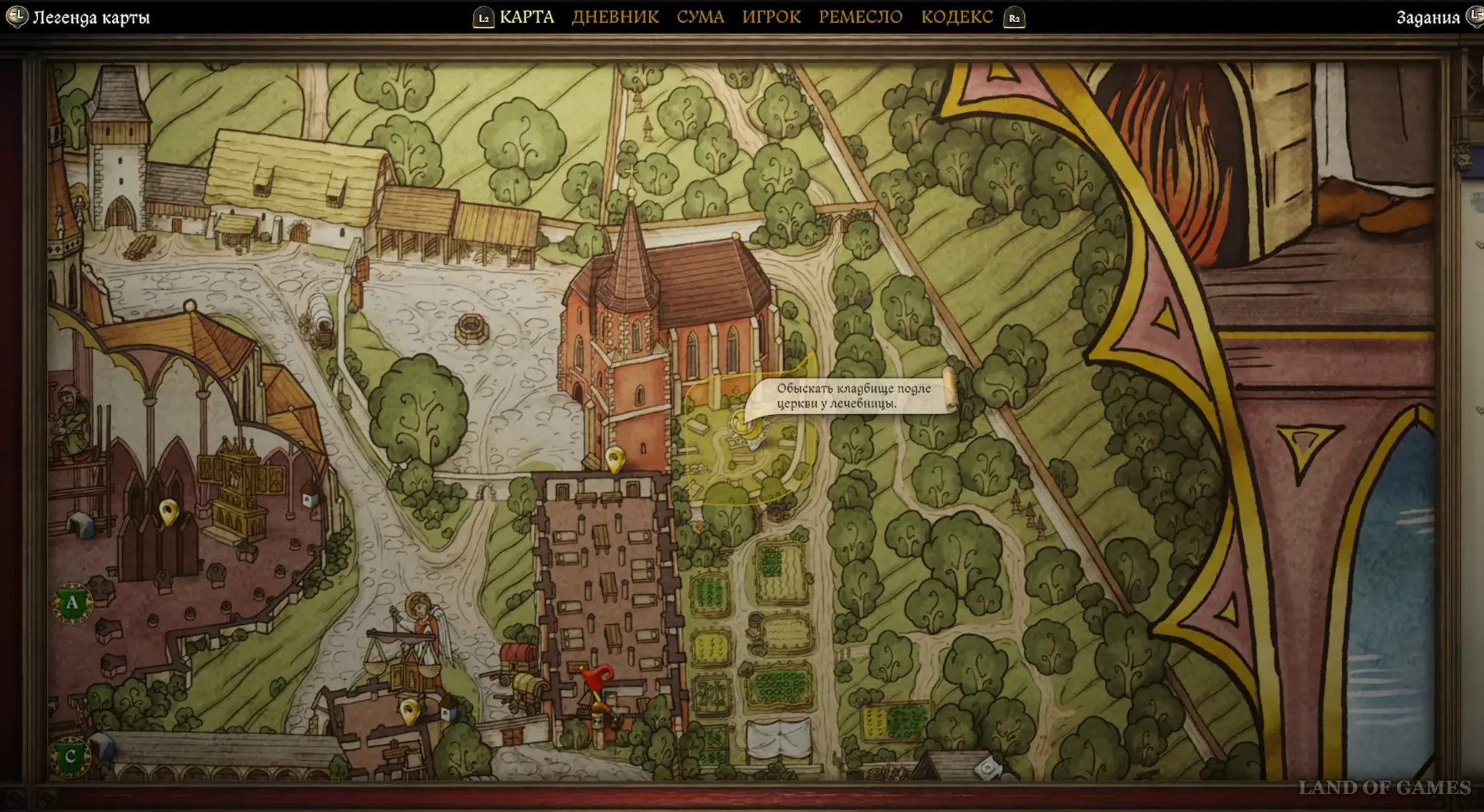
Task: Select the yellow pin in the cathedral construction site
Action: pyautogui.click(x=169, y=512)
